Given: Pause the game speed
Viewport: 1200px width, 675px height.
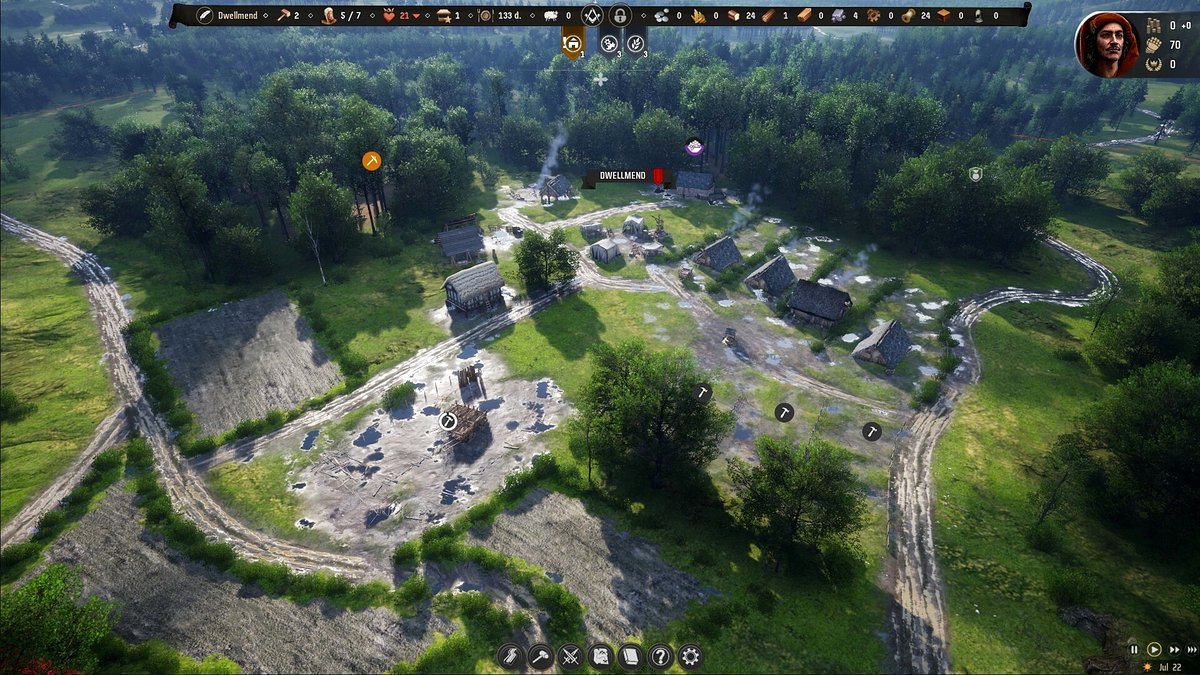Looking at the screenshot, I should (1134, 649).
